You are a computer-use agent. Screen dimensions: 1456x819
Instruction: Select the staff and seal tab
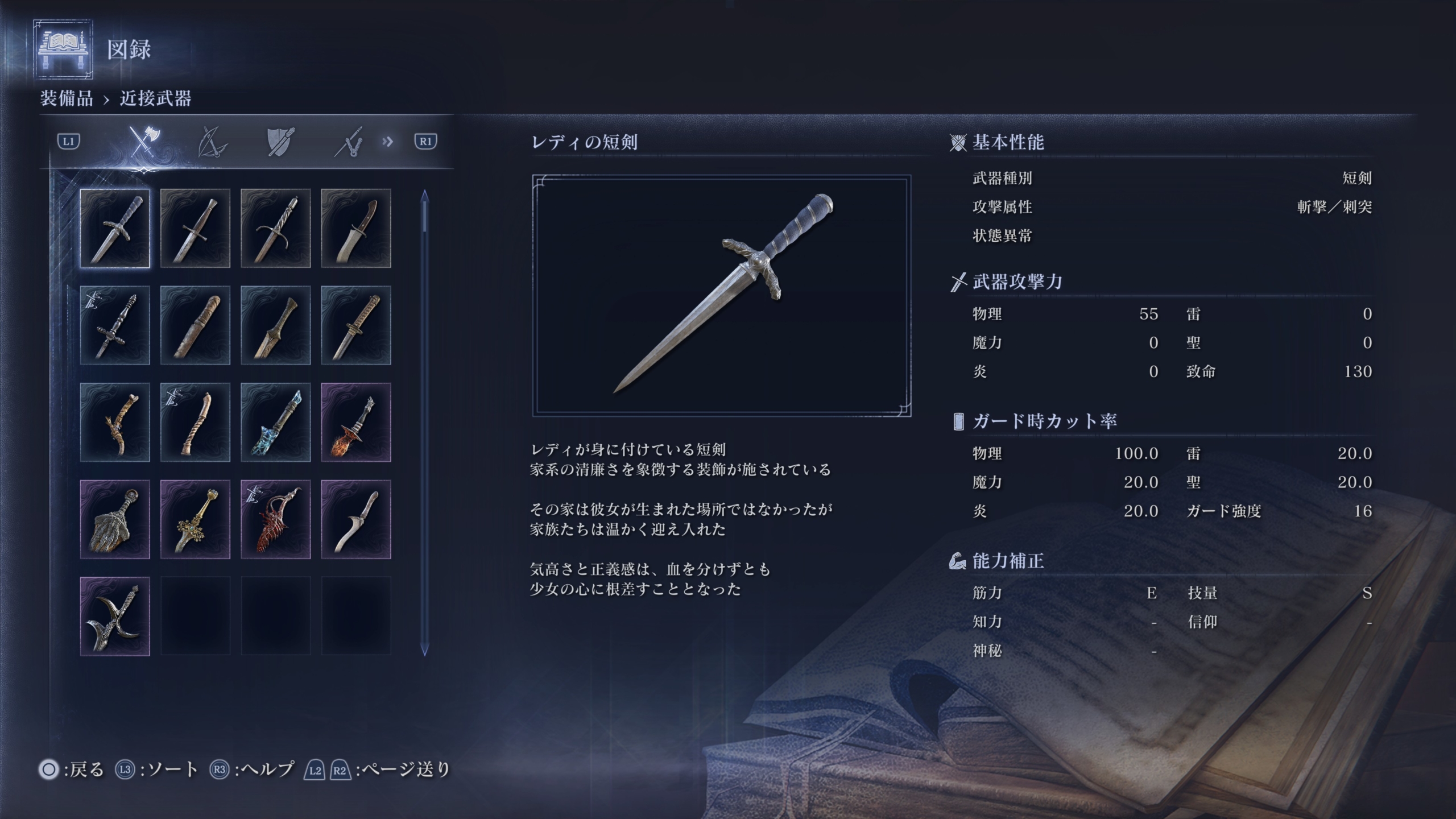point(349,142)
